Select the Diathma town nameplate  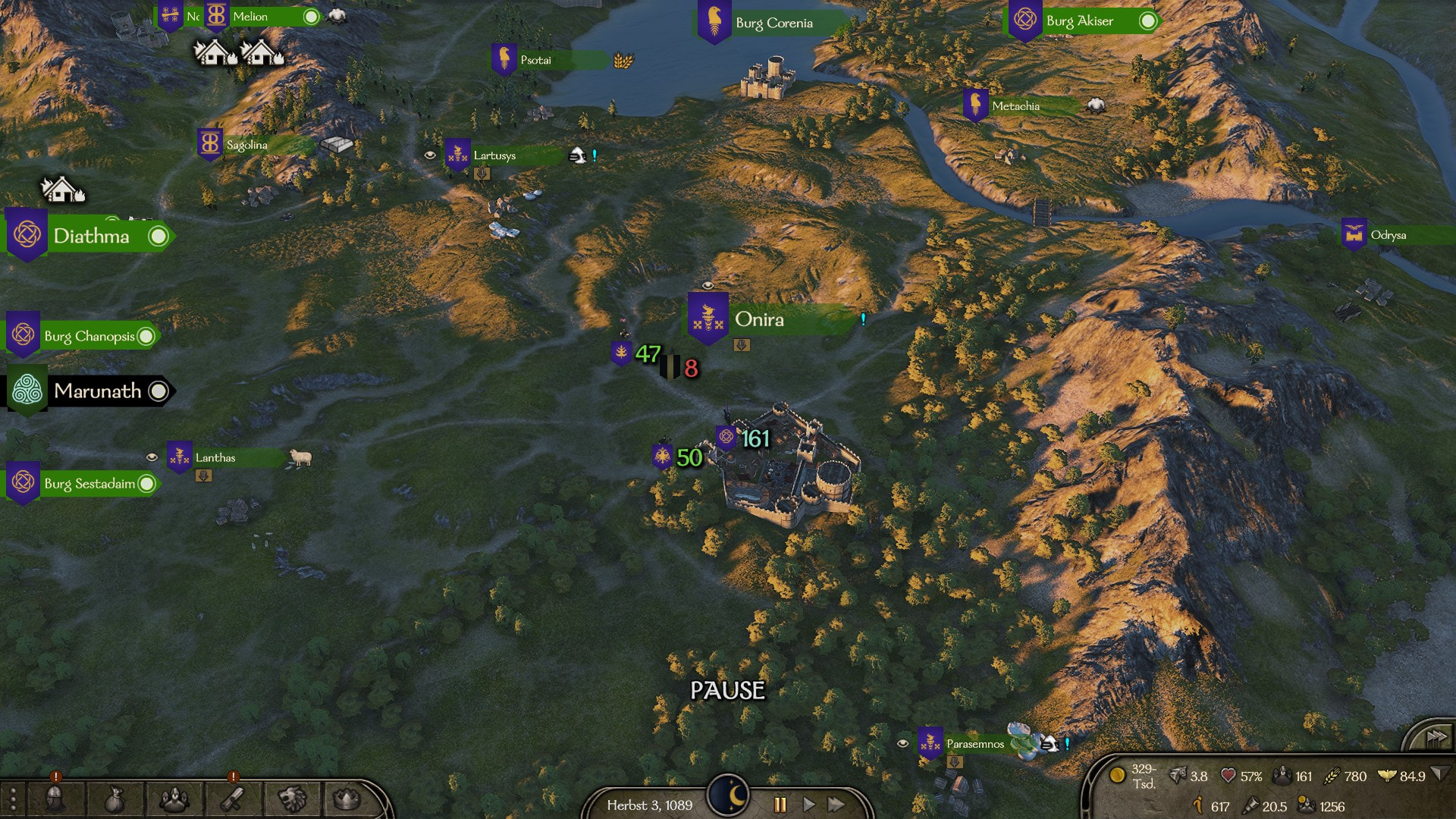coord(91,236)
